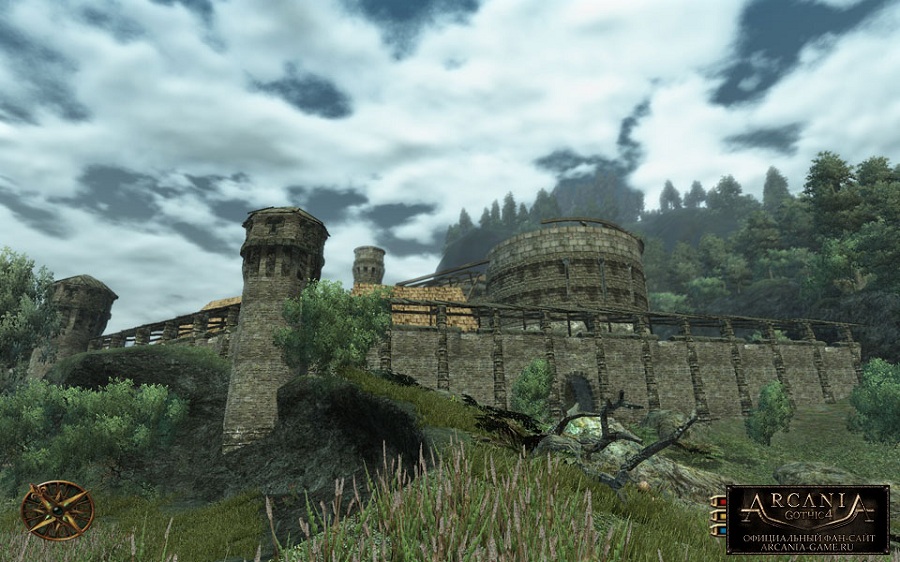Click the golden compass rose
900x562 pixels.
(58, 510)
